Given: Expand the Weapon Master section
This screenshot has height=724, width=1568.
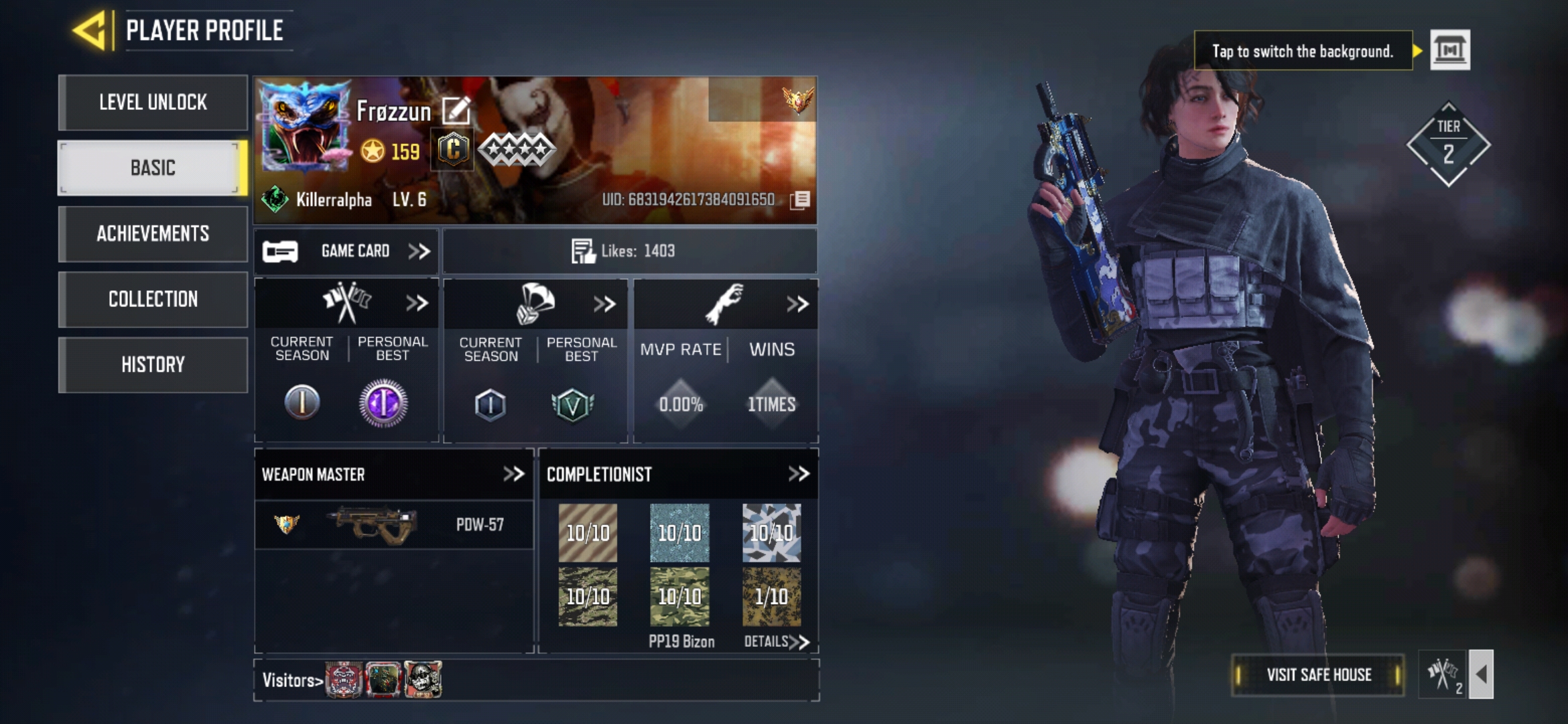Looking at the screenshot, I should tap(513, 475).
